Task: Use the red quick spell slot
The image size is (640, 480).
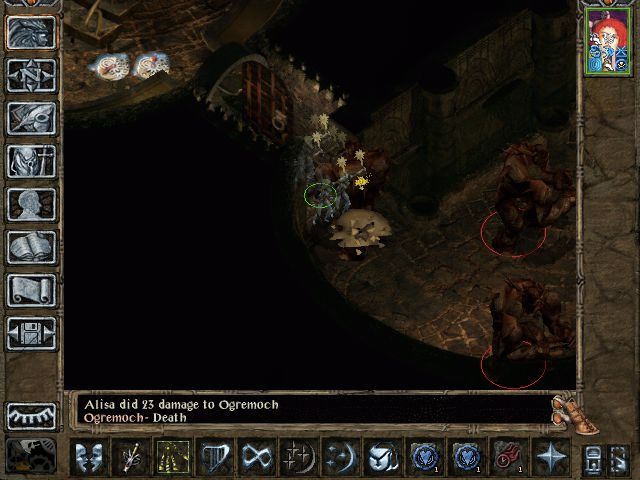Action: pos(508,457)
